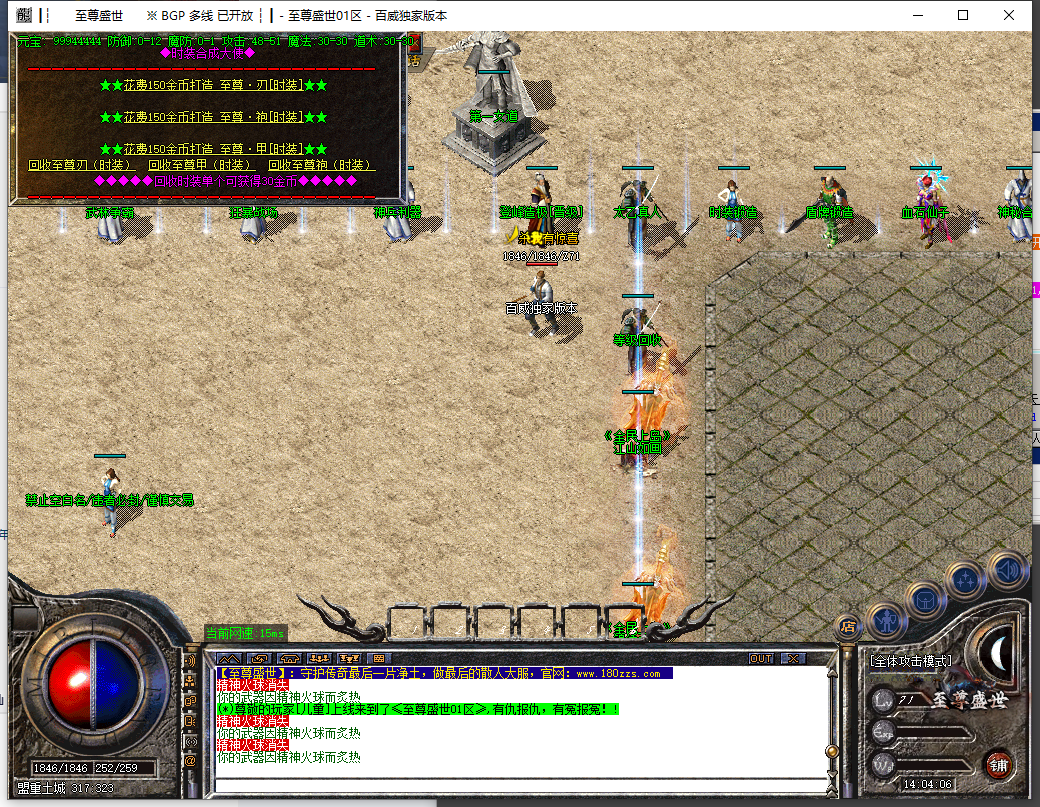Close the chat panel with X button

(x=793, y=659)
